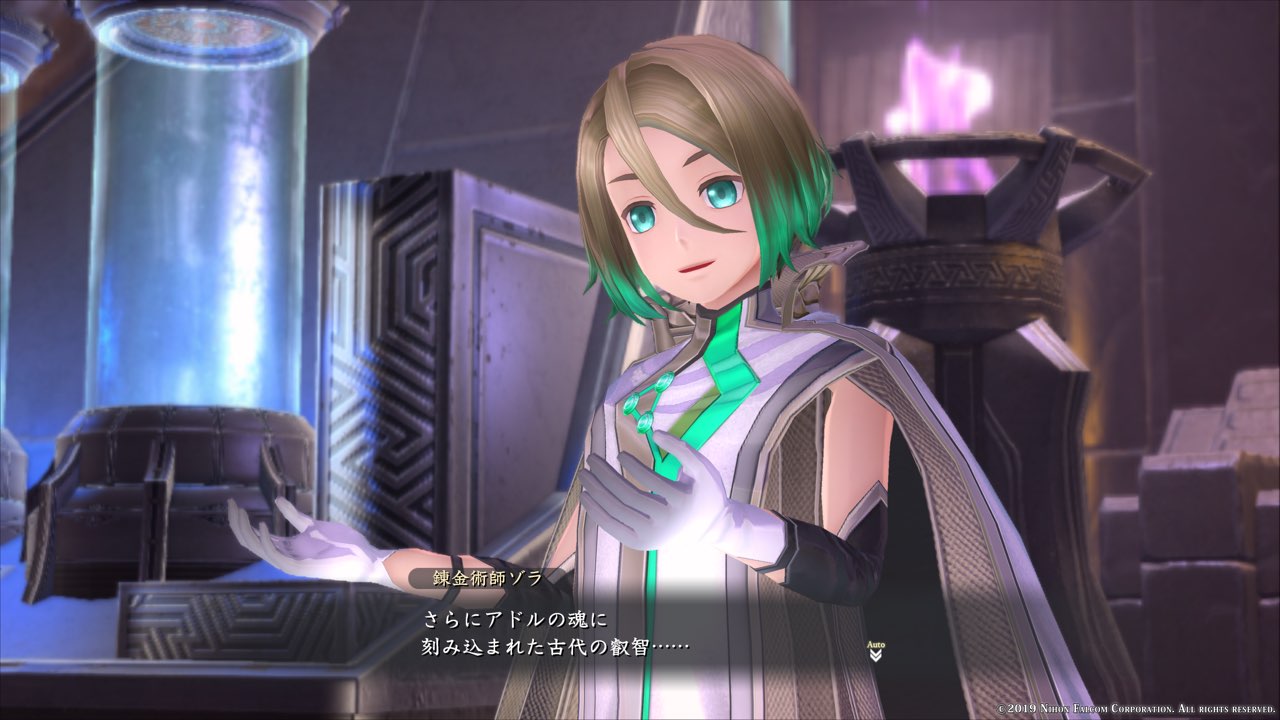Toggle the Auto dialogue advance indicator
This screenshot has width=1280, height=720.
(876, 653)
